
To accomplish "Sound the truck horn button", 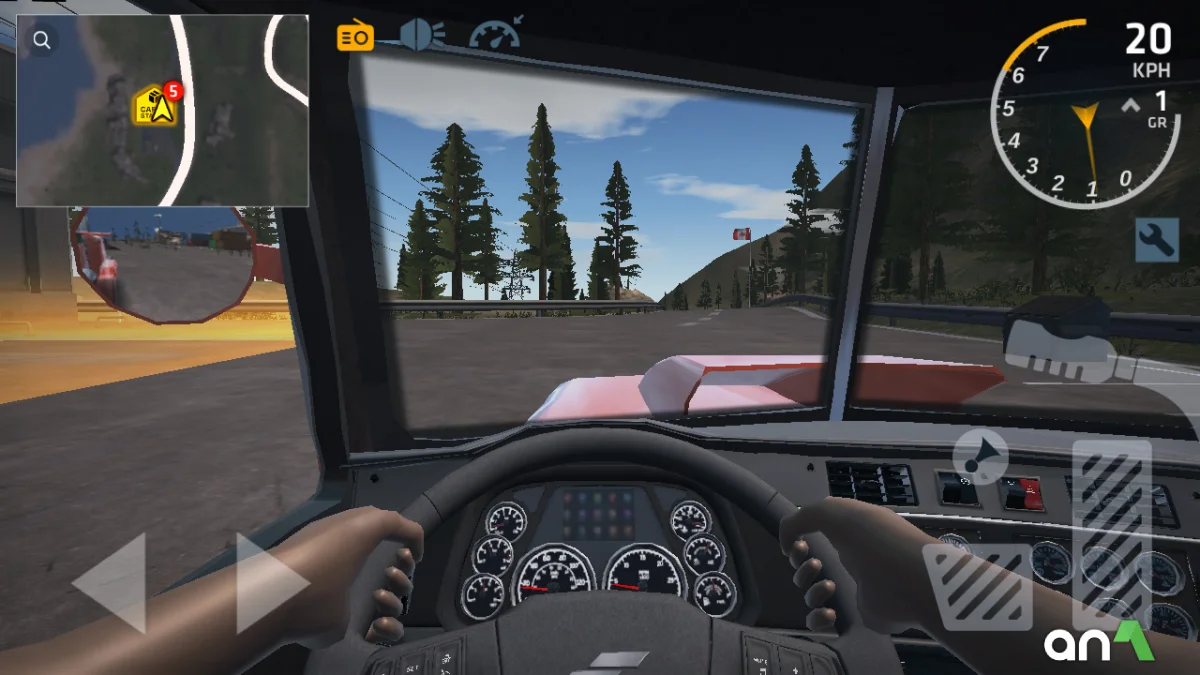I will click(x=980, y=456).
